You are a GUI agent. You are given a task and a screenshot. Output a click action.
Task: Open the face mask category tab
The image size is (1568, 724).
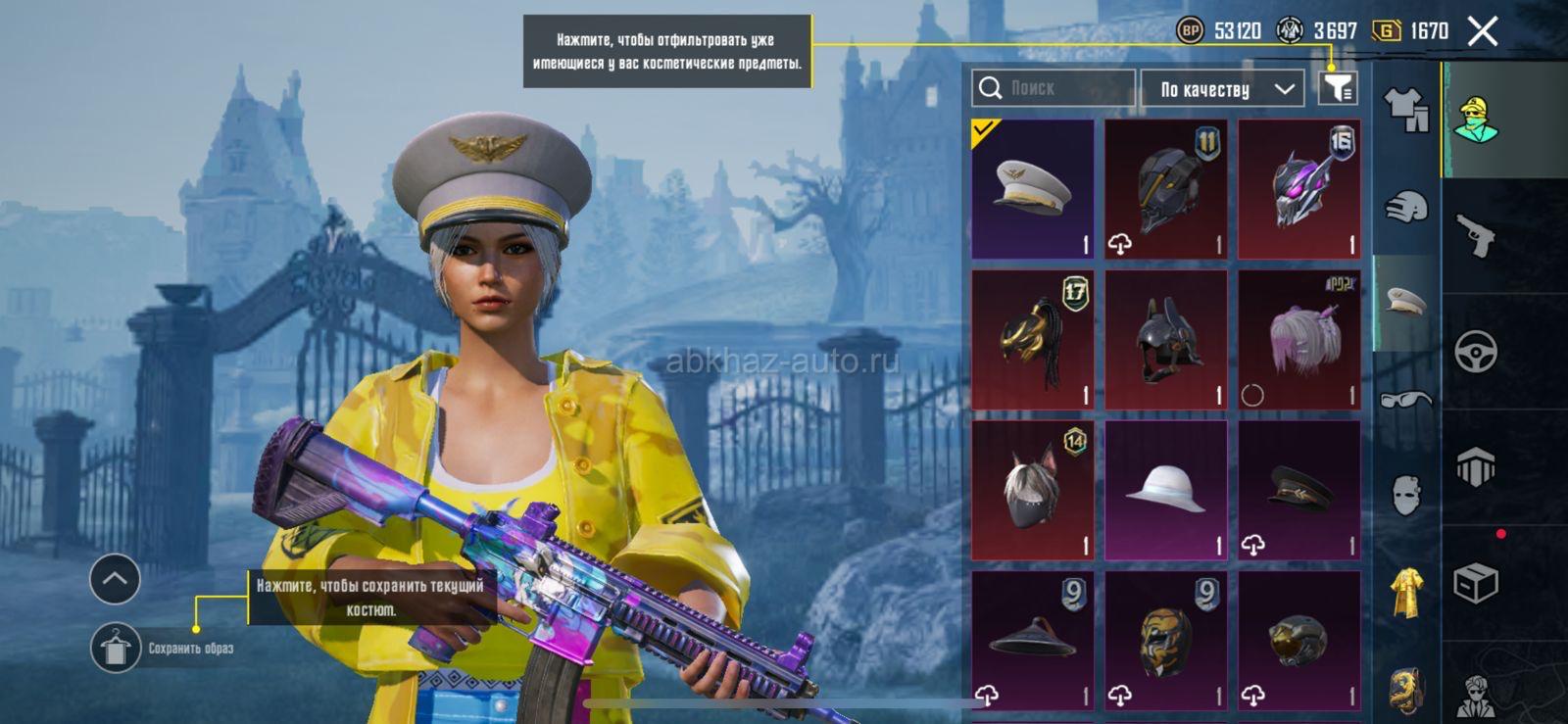1406,495
